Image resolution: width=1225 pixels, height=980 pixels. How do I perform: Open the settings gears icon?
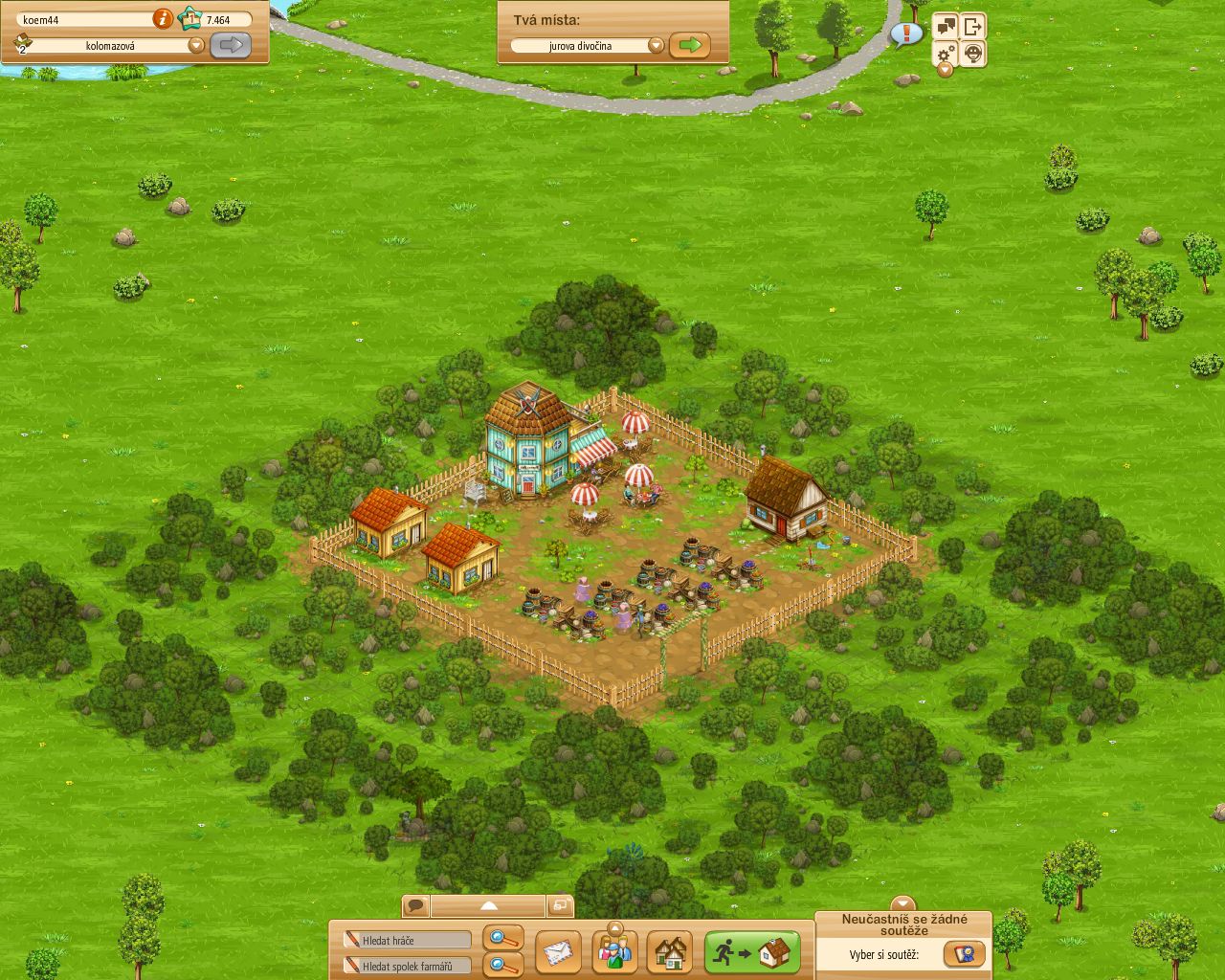(x=944, y=54)
